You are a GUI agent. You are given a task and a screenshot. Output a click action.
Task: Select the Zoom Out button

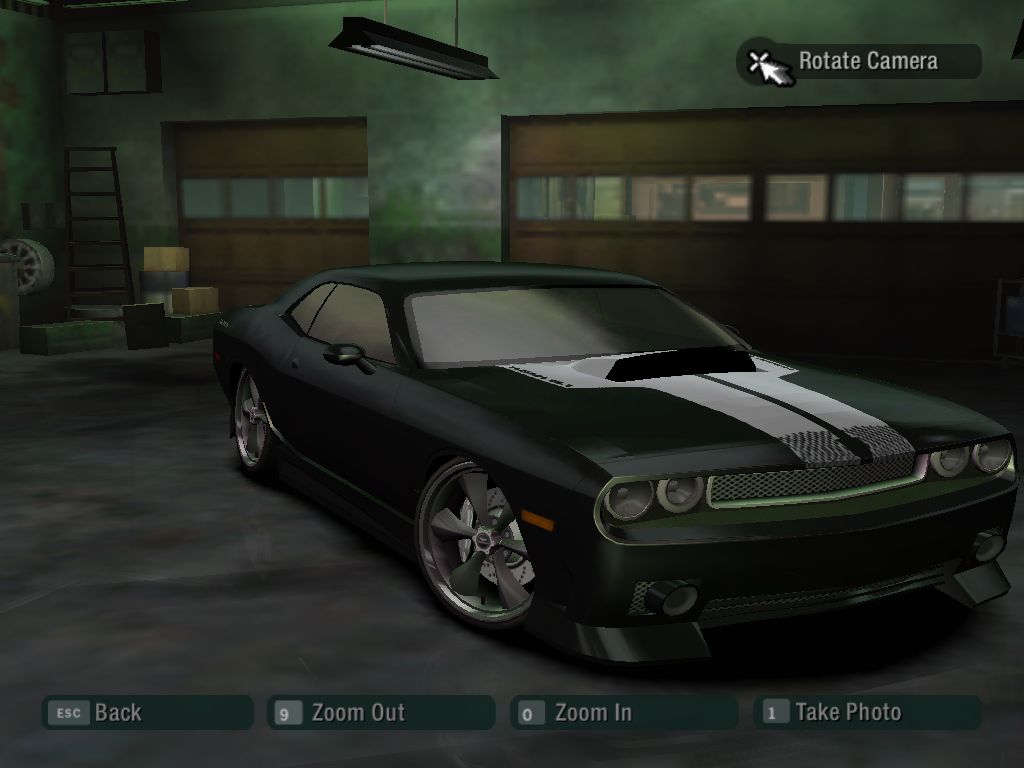pos(381,713)
